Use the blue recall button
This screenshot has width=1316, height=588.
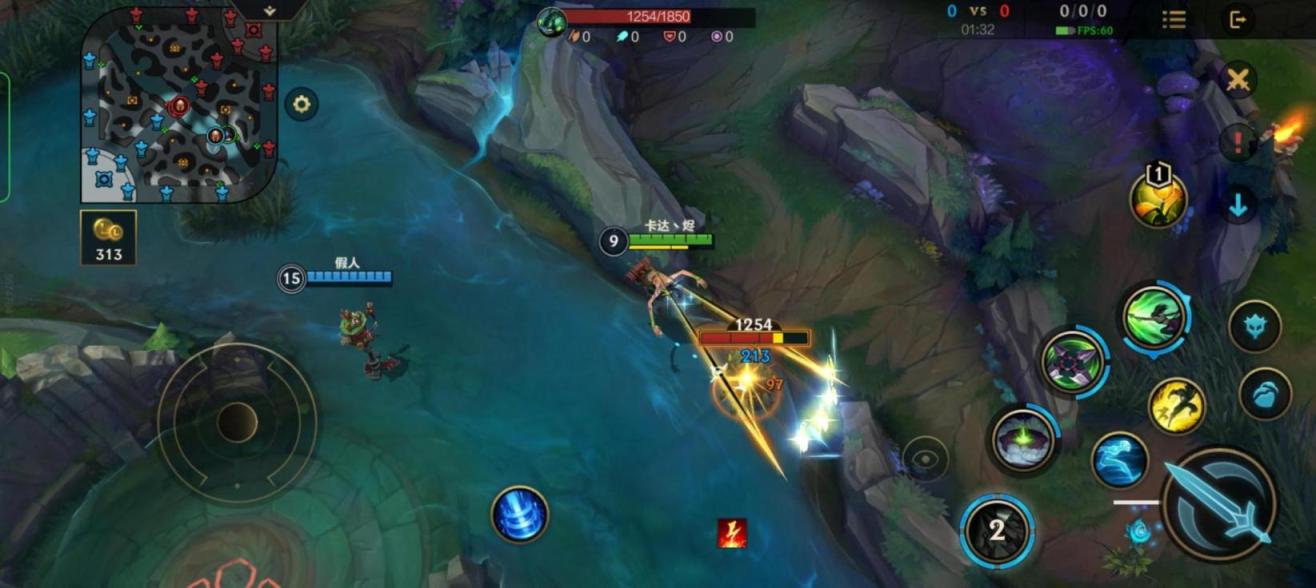pos(520,514)
